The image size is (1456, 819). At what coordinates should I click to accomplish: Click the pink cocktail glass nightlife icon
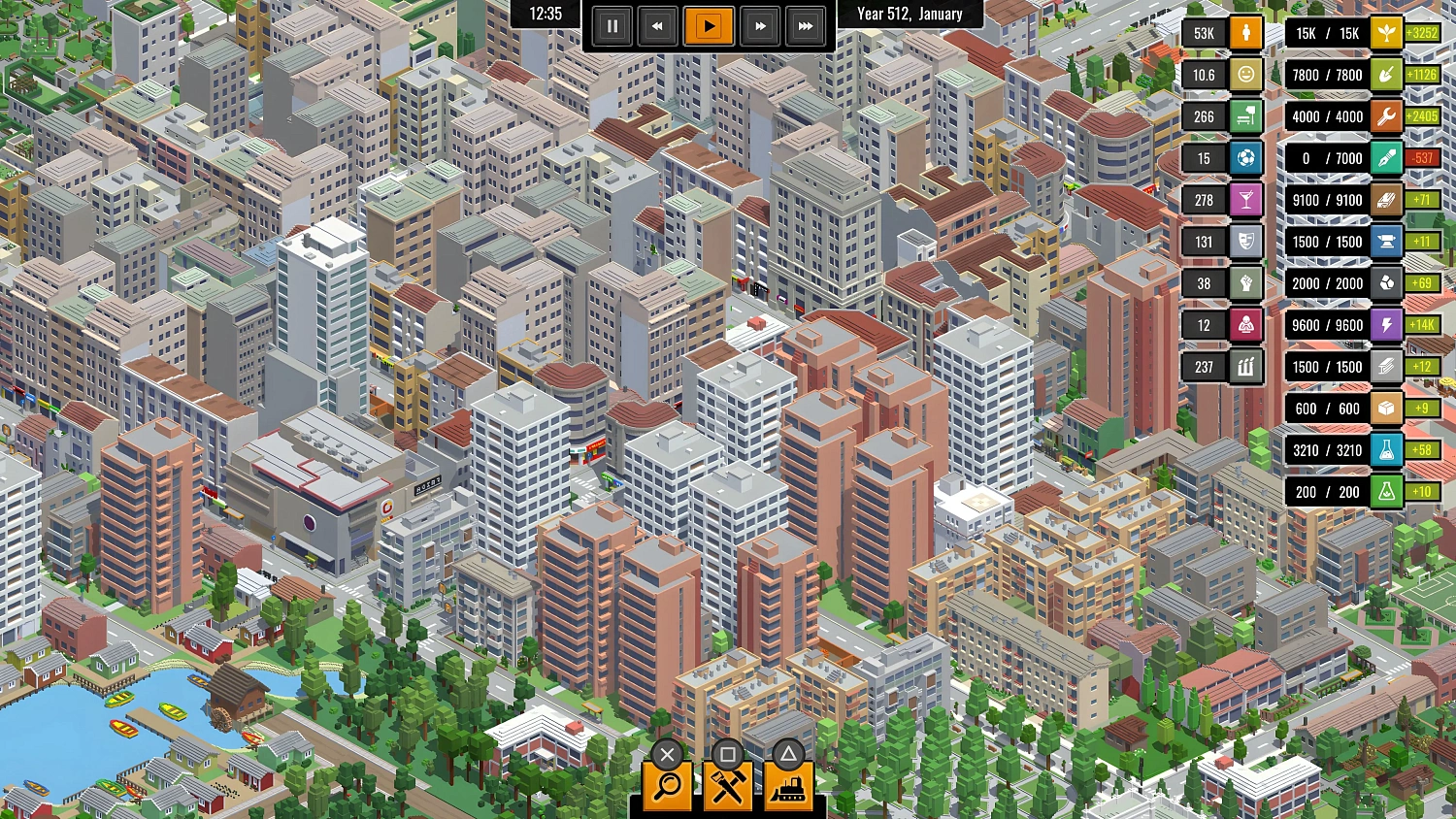[1245, 200]
